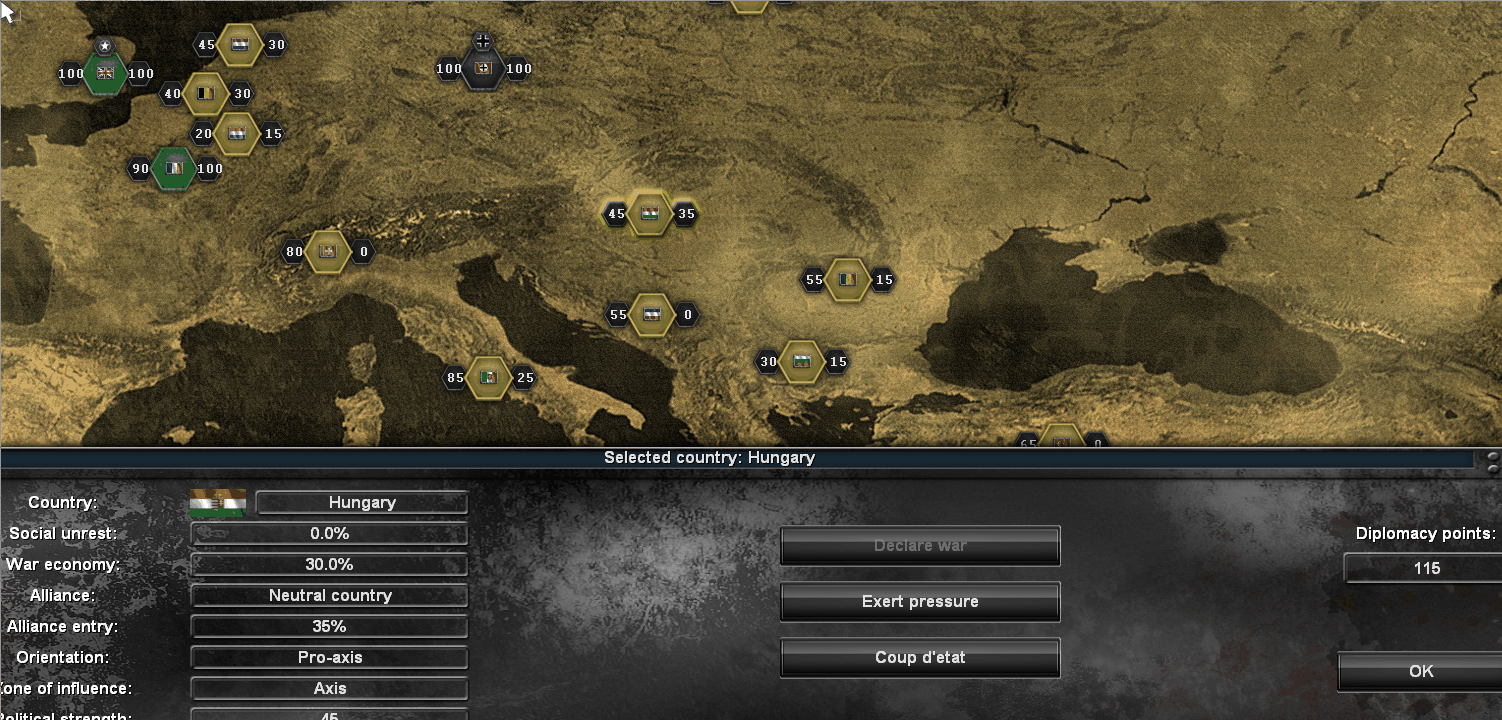Click the partially visible Turkey hexagon
Image resolution: width=1502 pixels, height=720 pixels.
coord(1062,440)
